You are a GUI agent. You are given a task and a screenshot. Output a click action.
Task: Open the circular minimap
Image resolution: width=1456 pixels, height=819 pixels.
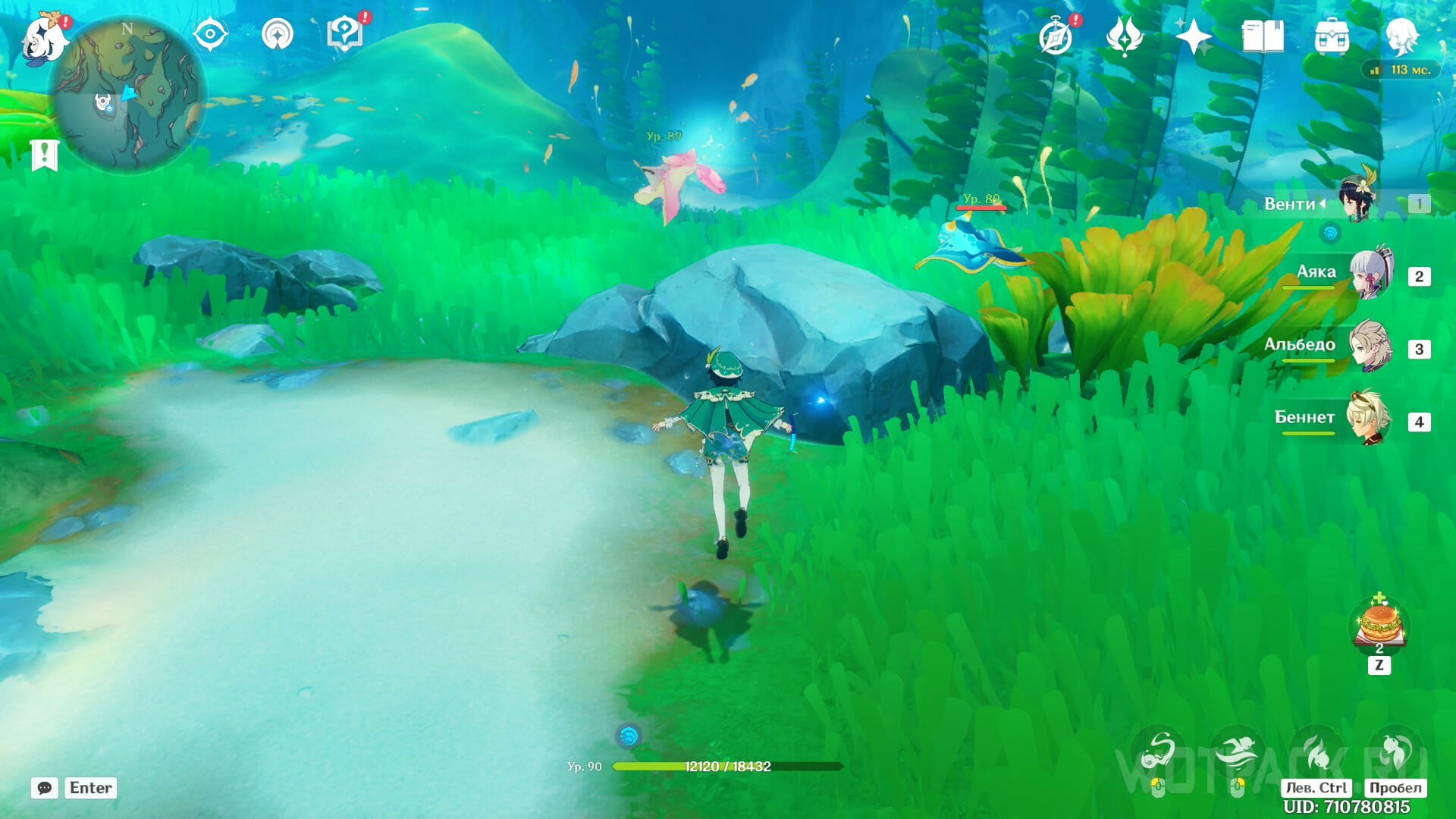(127, 95)
